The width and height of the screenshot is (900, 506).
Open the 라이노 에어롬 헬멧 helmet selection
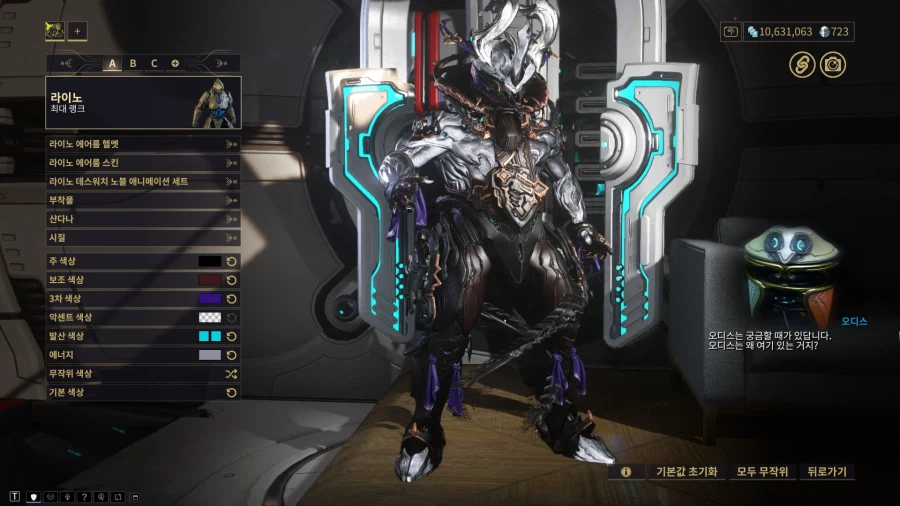(142, 143)
